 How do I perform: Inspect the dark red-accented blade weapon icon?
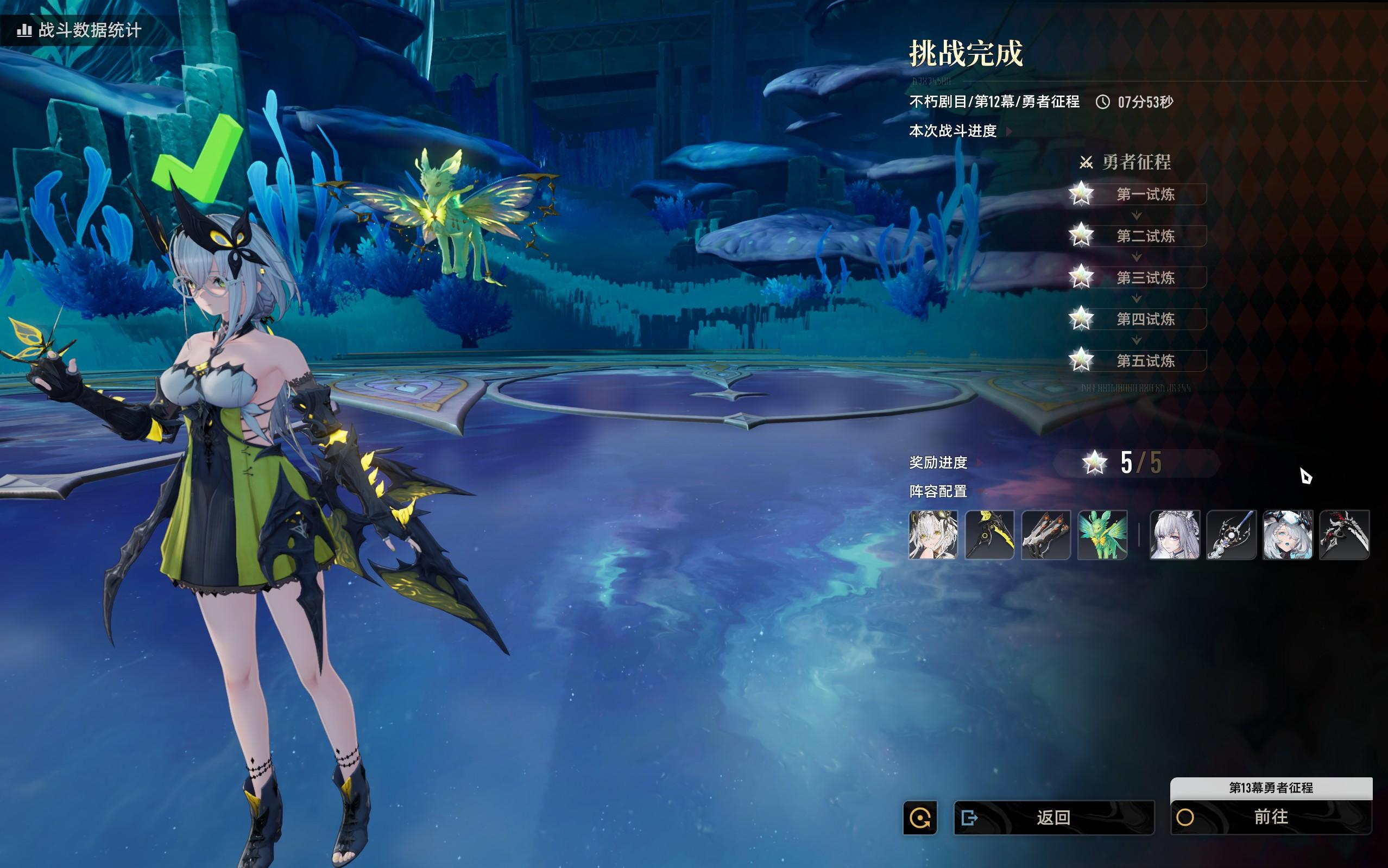[1344, 535]
